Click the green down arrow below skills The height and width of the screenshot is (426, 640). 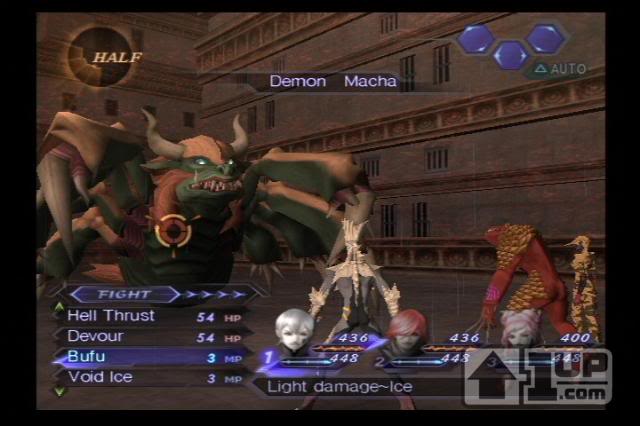tap(59, 391)
